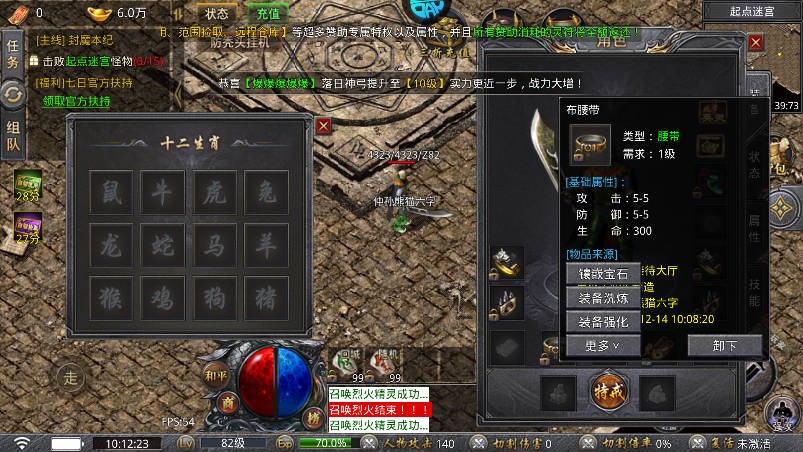
Task: Claim the 领取官方扶持 reward link
Action: (x=76, y=101)
